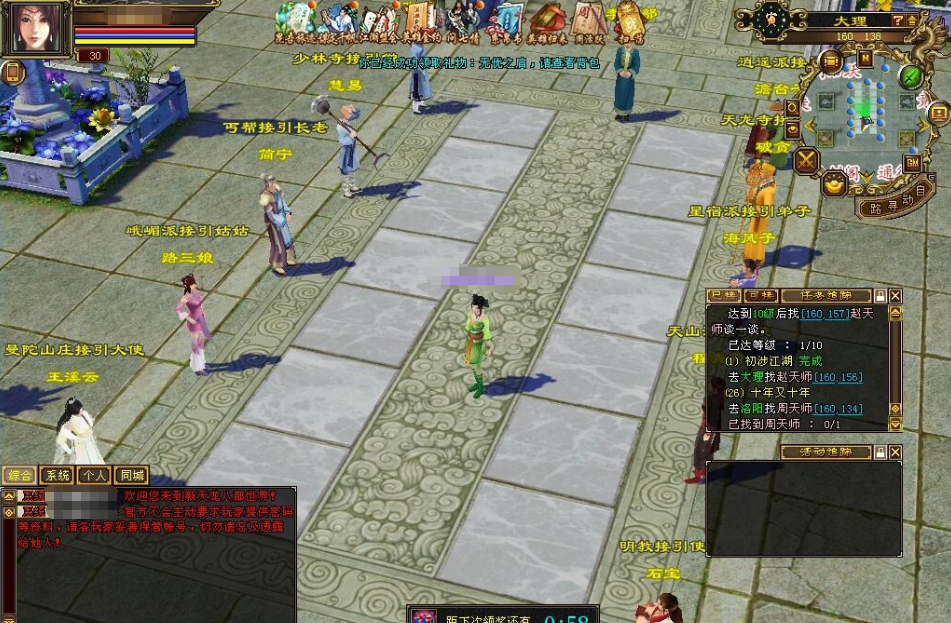The width and height of the screenshot is (951, 623).
Task: Open the GM button on minimap
Action: click(x=912, y=162)
